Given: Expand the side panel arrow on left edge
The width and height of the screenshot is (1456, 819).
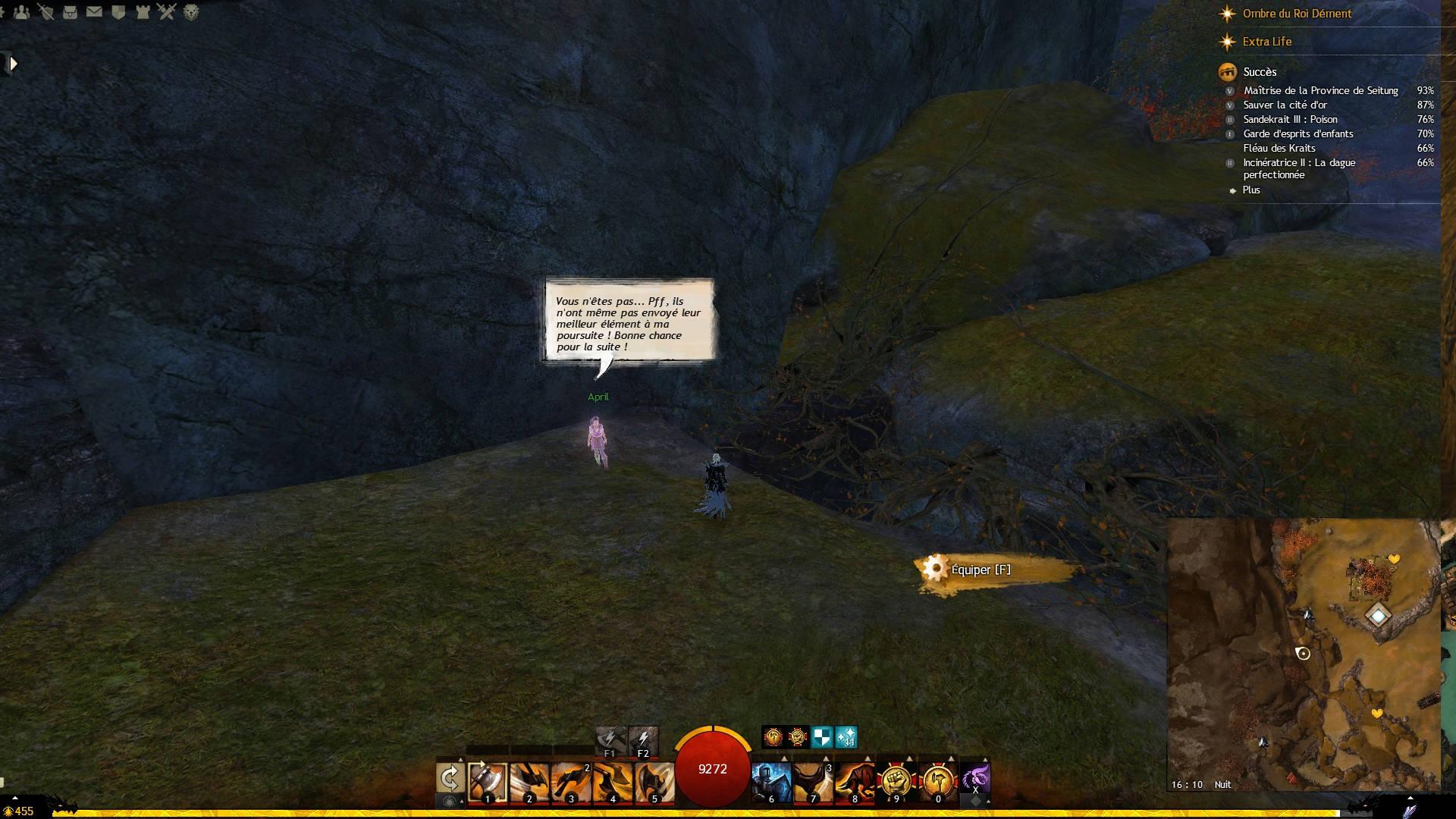Looking at the screenshot, I should click(12, 64).
